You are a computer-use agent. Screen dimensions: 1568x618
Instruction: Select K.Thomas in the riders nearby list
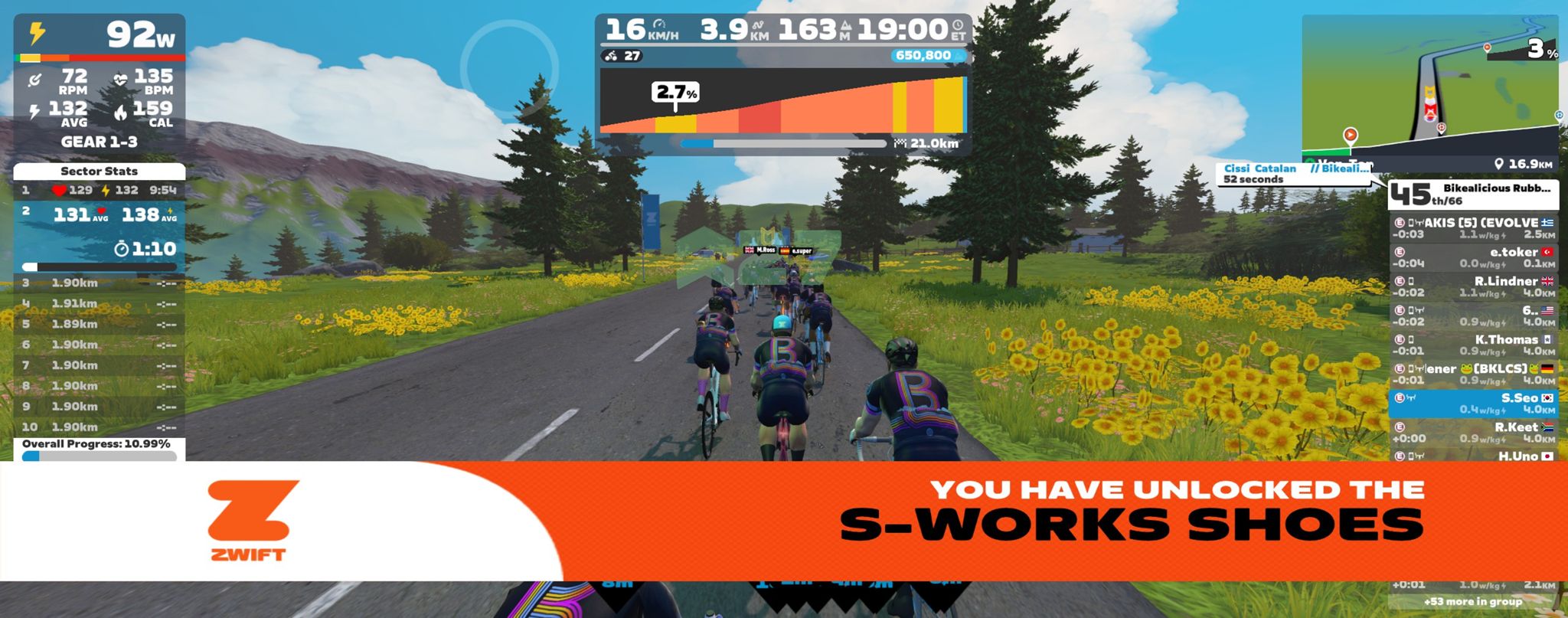coord(1472,345)
